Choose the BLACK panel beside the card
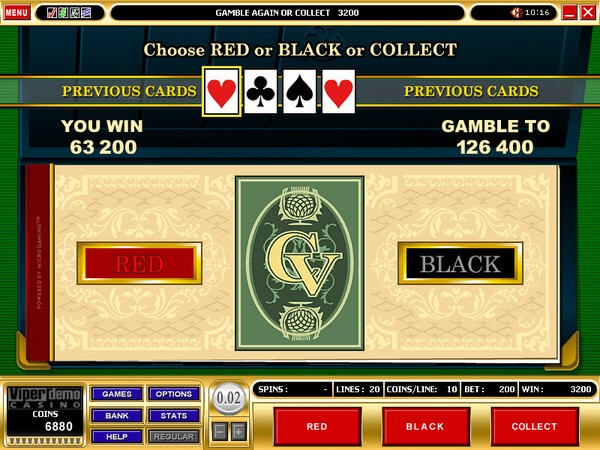The height and width of the screenshot is (450, 600). (x=459, y=264)
